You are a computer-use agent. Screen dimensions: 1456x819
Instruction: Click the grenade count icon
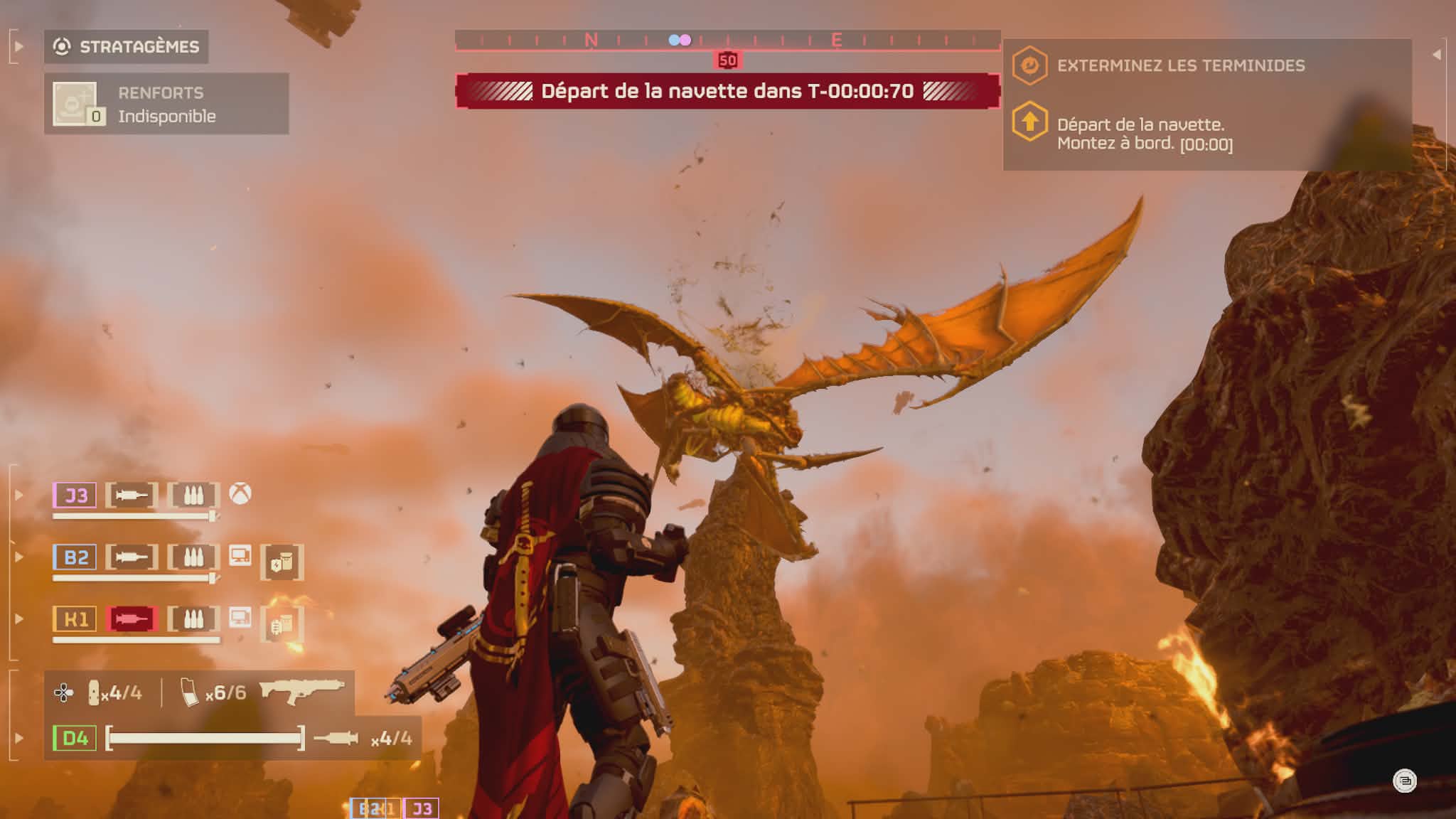pyautogui.click(x=94, y=692)
